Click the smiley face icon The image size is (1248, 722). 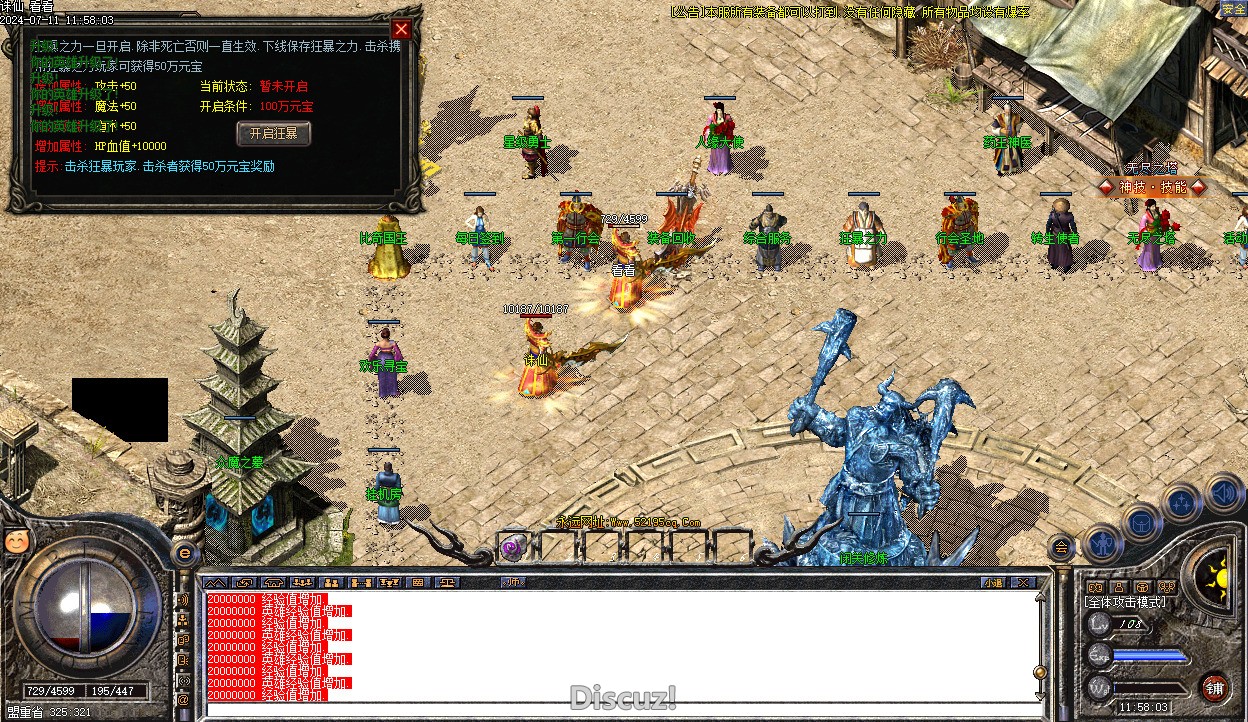[16, 541]
